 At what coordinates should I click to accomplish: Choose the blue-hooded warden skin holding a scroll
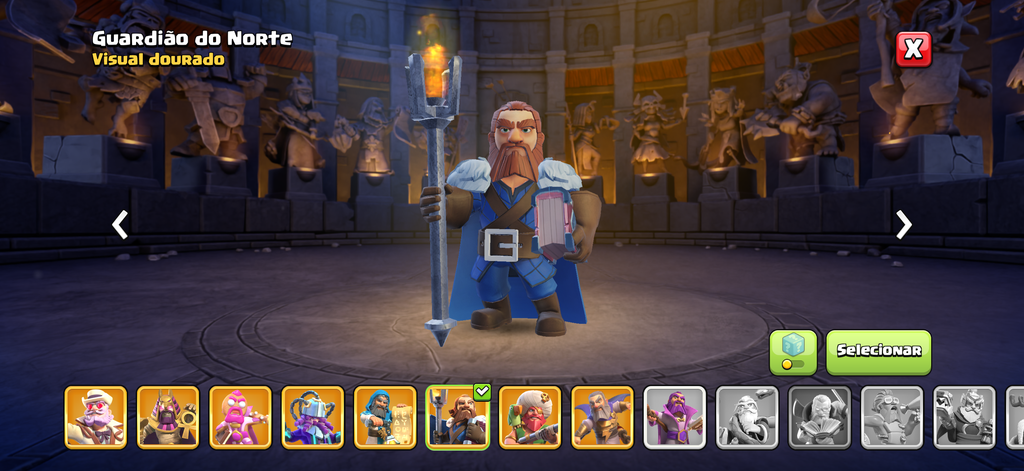tap(385, 416)
